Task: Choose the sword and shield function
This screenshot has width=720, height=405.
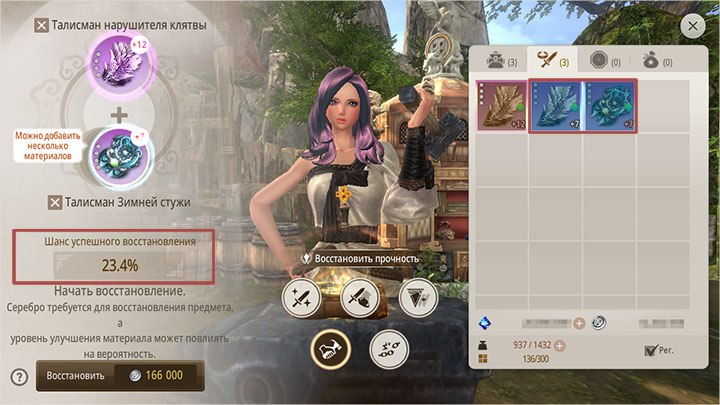Action: tap(360, 297)
